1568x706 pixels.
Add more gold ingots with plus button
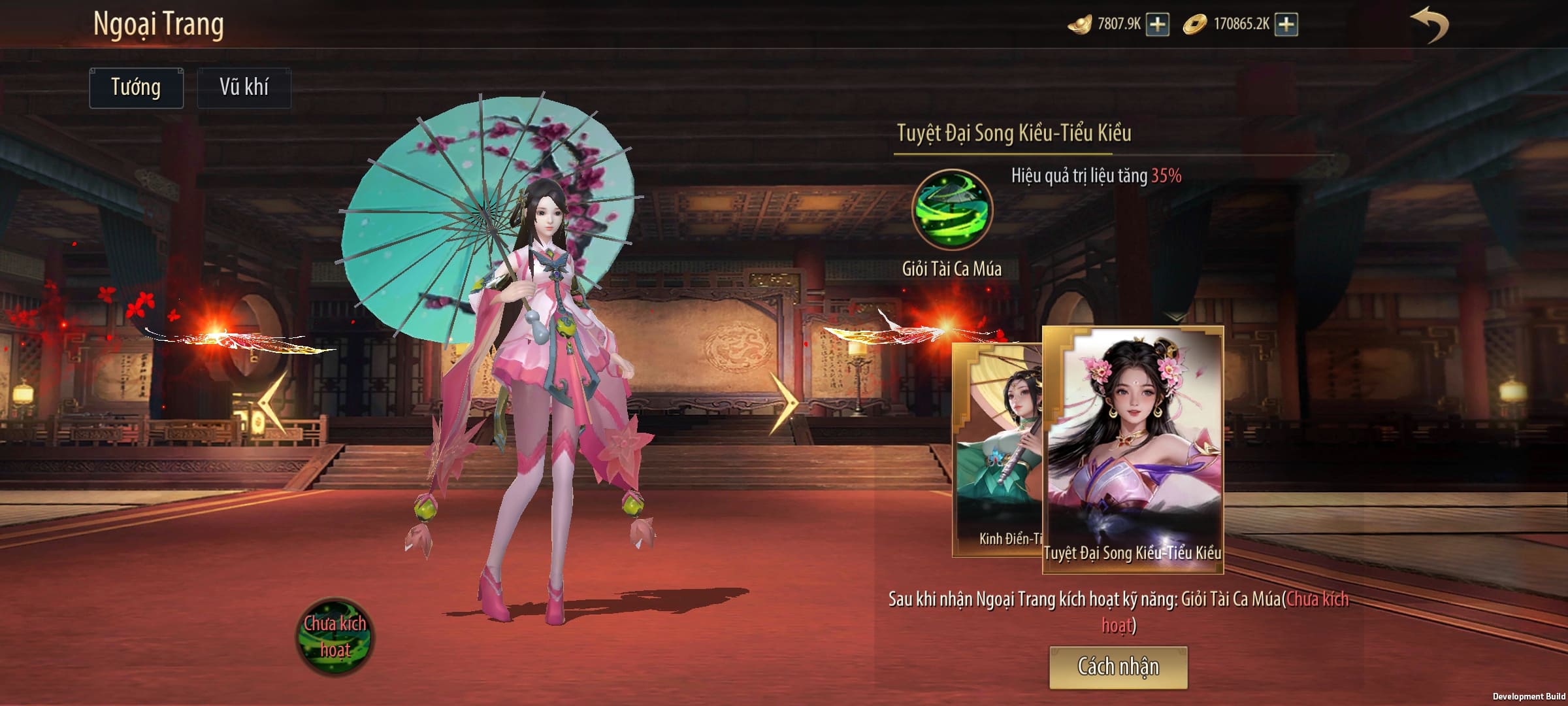point(1158,25)
